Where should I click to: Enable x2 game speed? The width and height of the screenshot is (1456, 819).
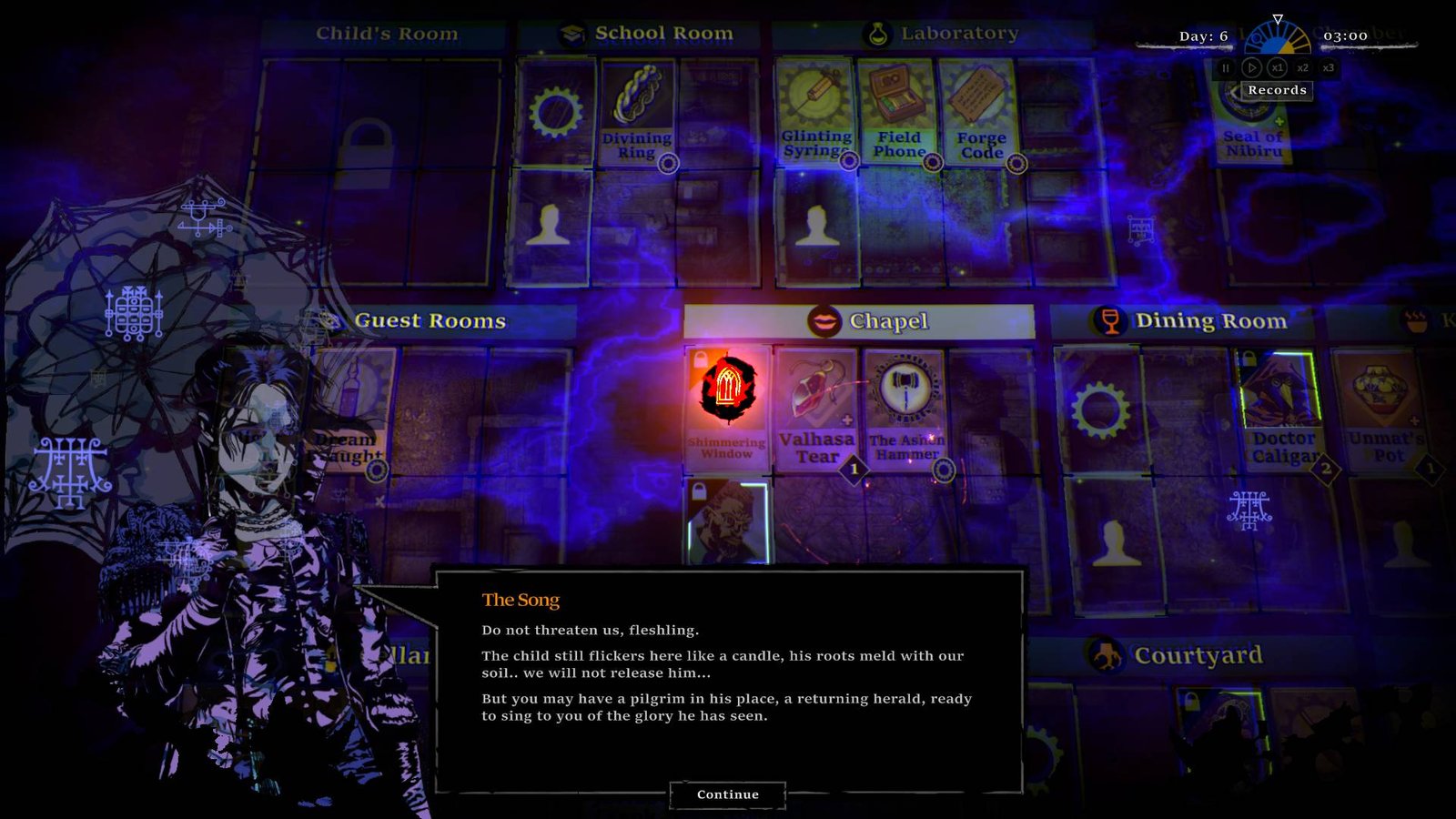1302,67
